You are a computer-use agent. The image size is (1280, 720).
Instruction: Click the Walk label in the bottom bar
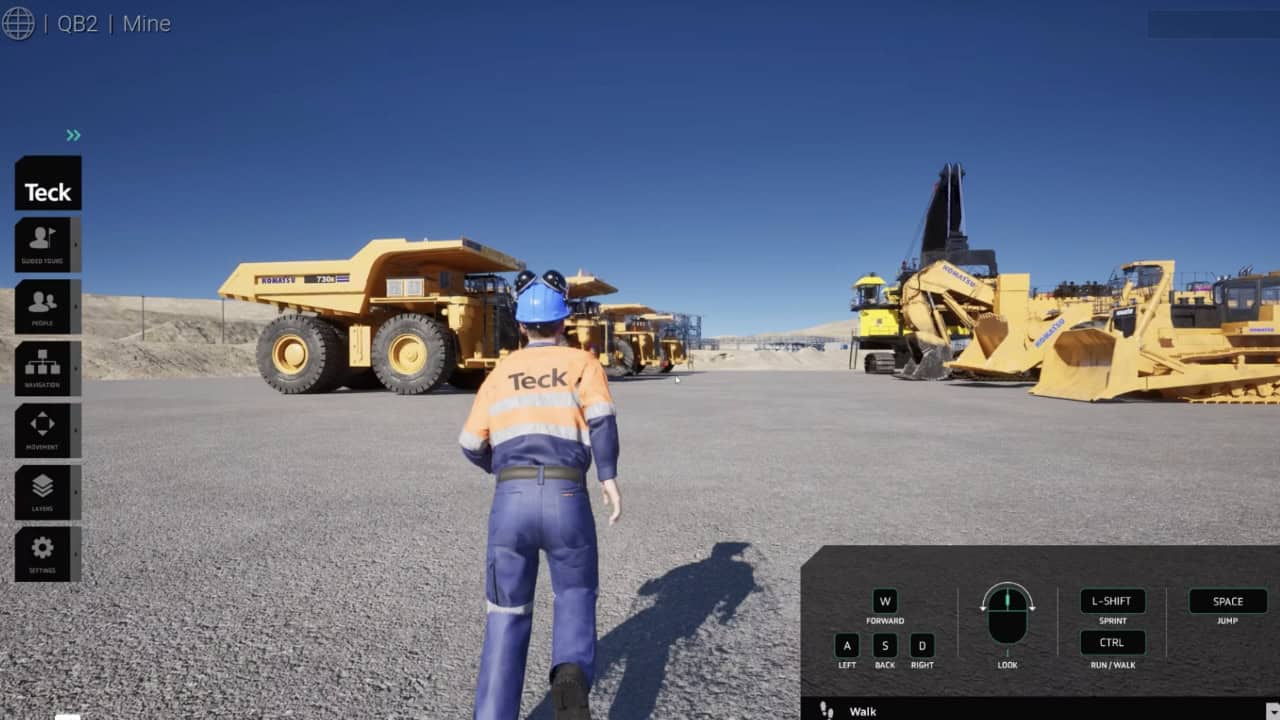point(862,710)
